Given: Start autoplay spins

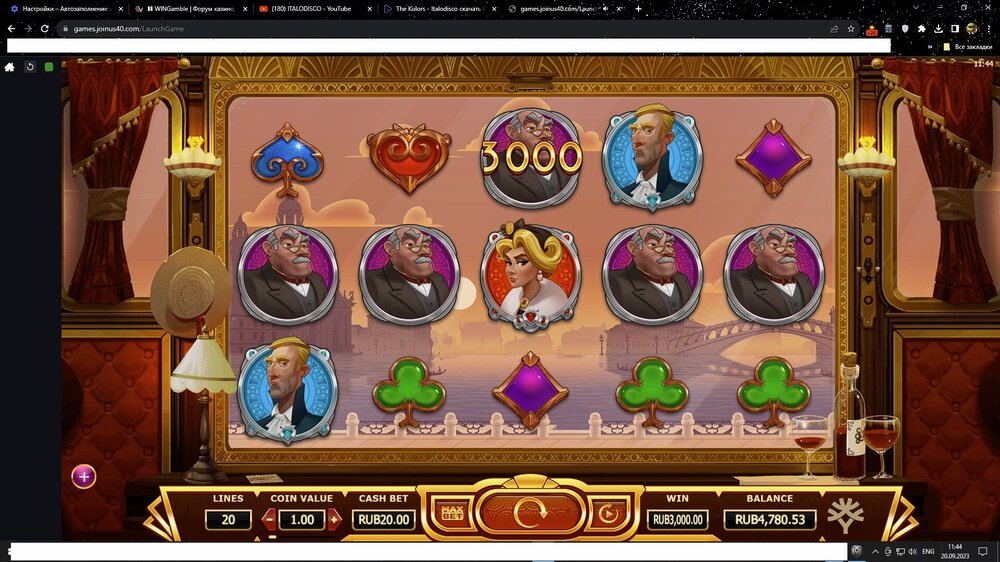Looking at the screenshot, I should click(x=606, y=514).
